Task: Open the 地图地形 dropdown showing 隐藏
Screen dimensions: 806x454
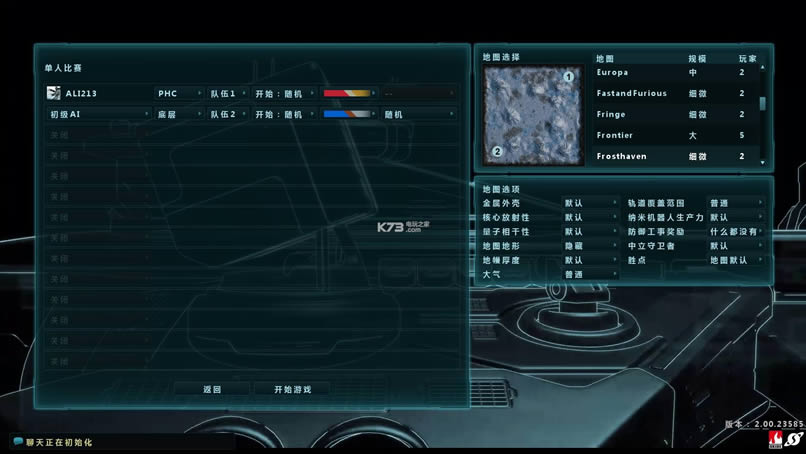Action: click(x=590, y=245)
